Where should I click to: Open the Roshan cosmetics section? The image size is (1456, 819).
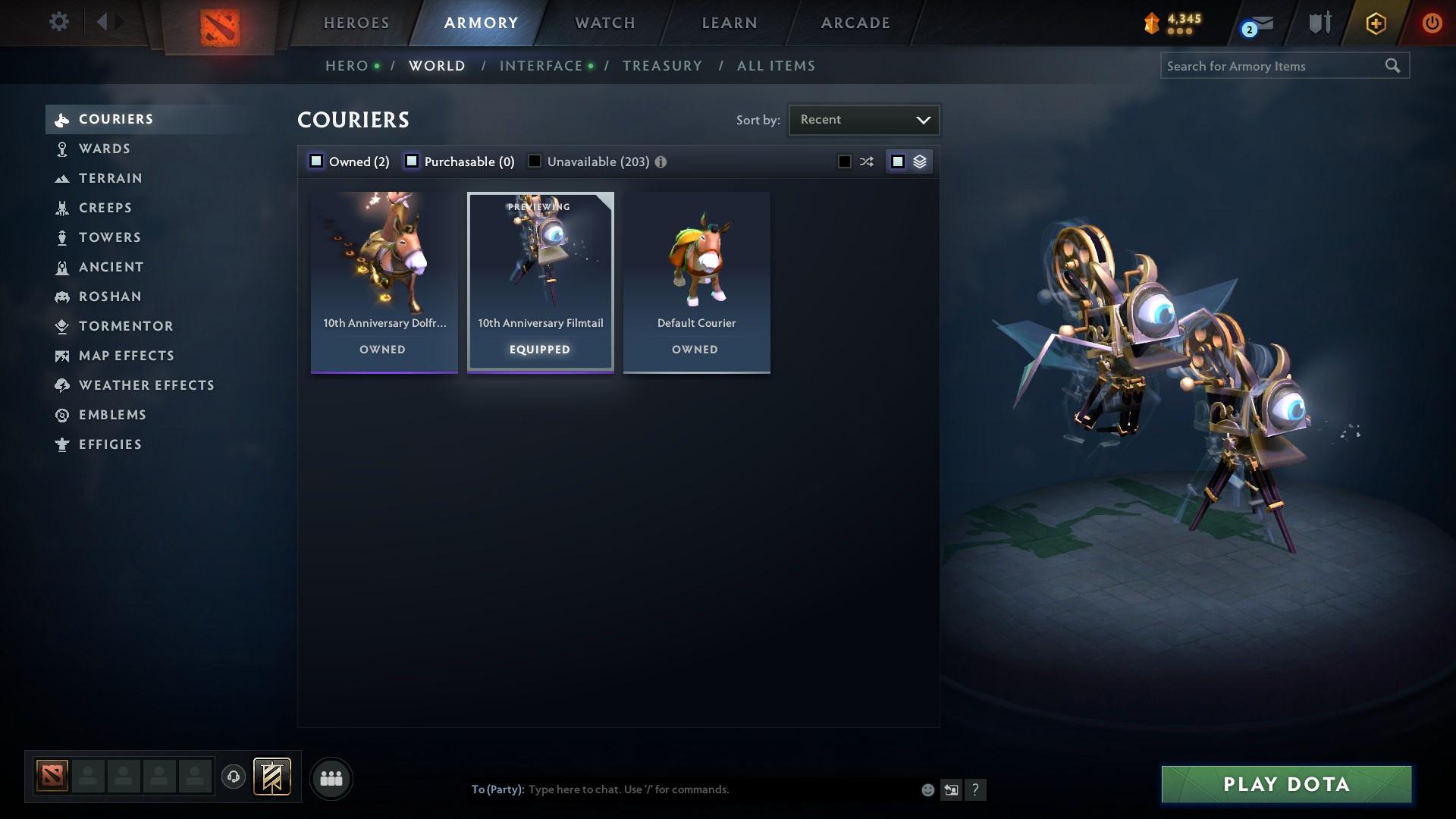point(110,297)
